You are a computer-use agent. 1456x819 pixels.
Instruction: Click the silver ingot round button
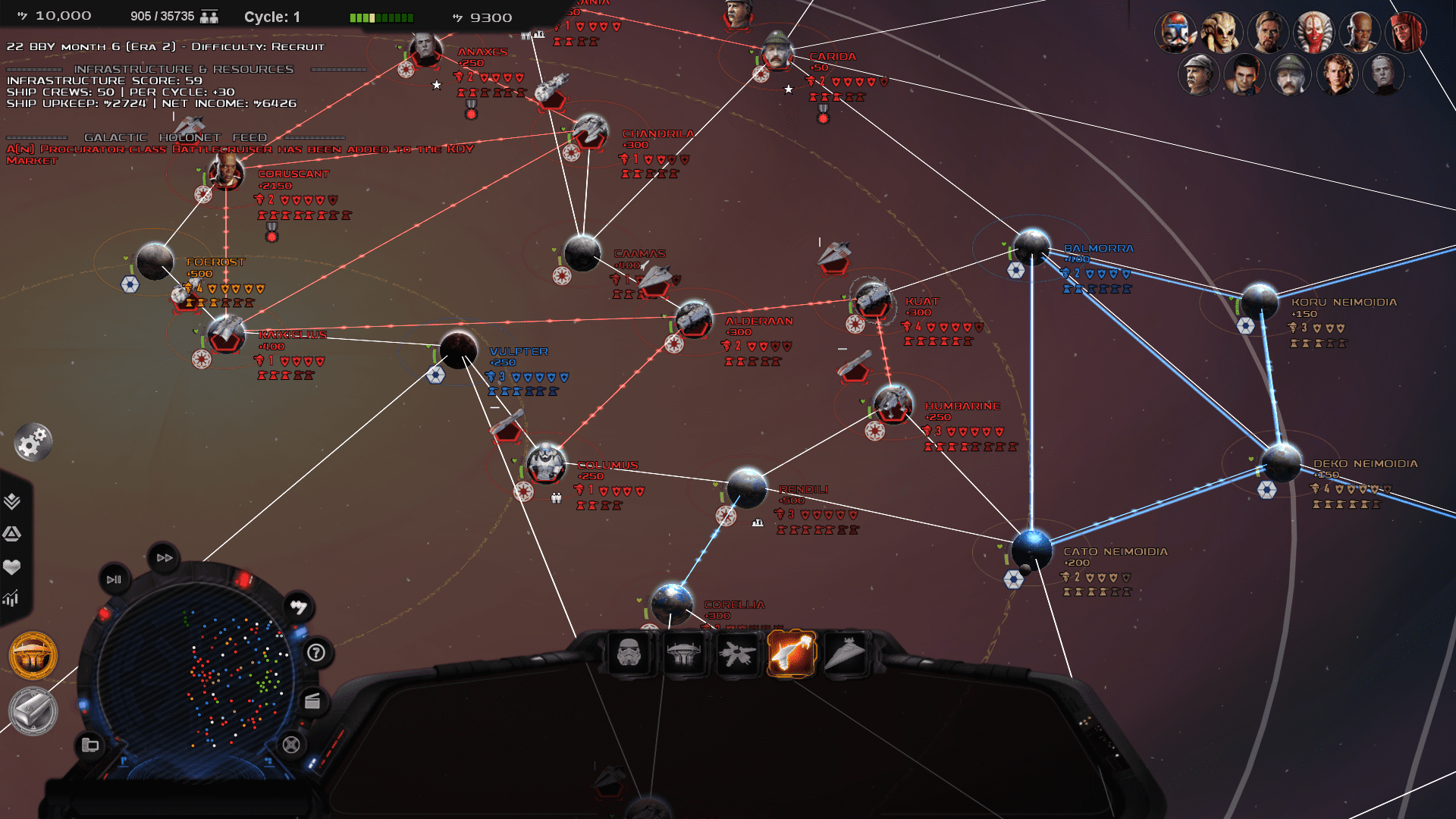pyautogui.click(x=33, y=711)
